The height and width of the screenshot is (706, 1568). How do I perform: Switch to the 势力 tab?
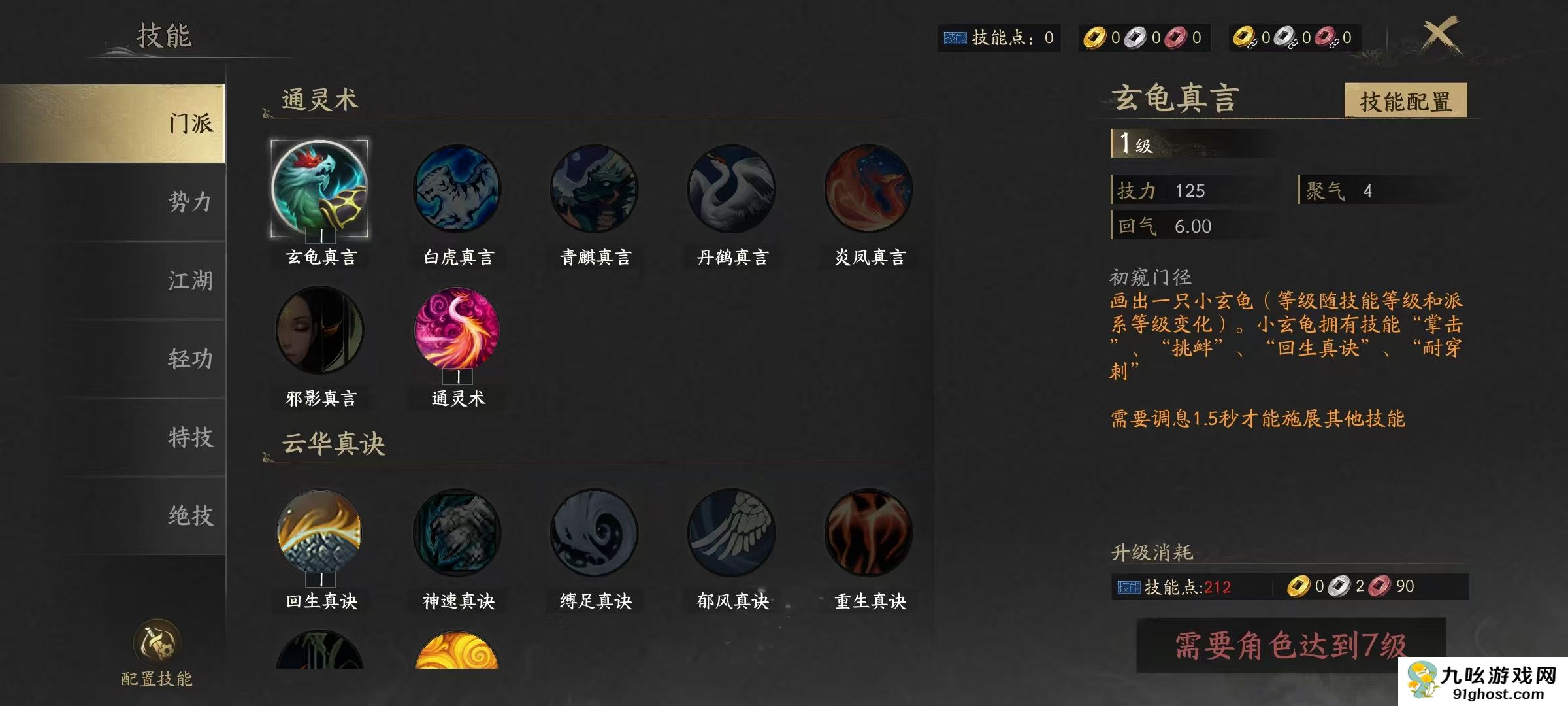click(189, 204)
